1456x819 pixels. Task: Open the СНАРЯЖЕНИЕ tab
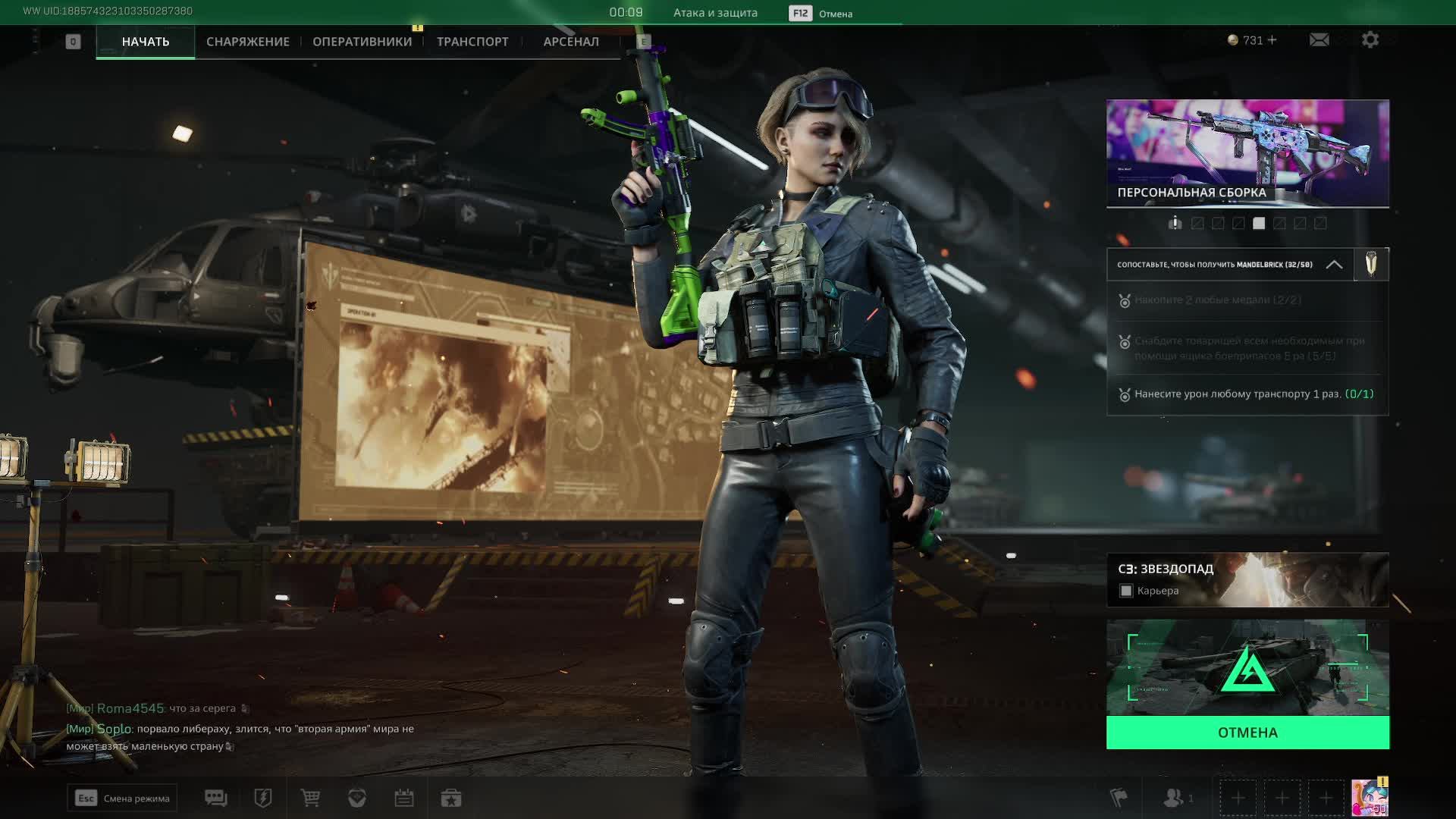coord(248,42)
